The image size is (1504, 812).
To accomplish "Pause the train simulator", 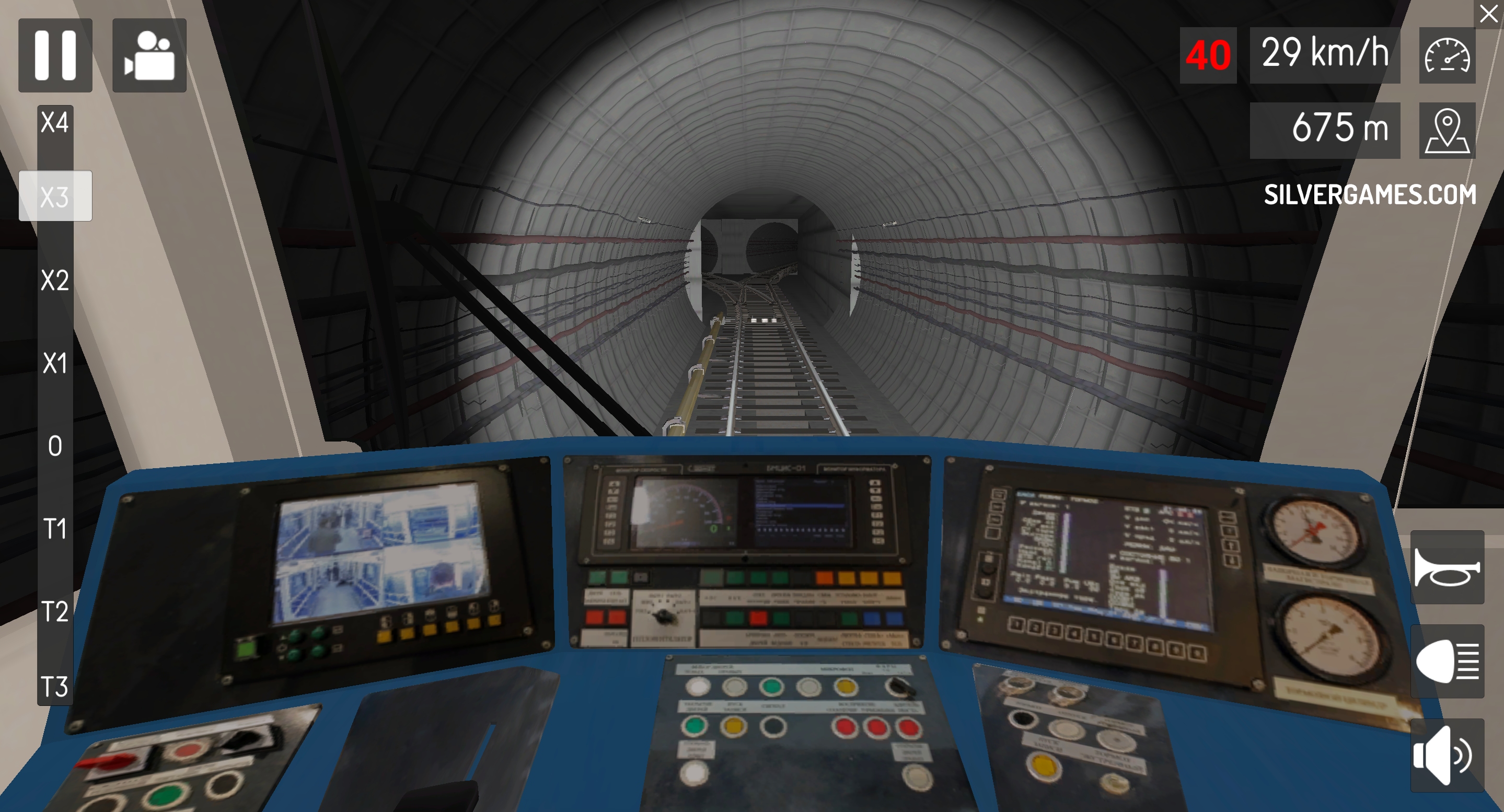I will click(x=55, y=55).
